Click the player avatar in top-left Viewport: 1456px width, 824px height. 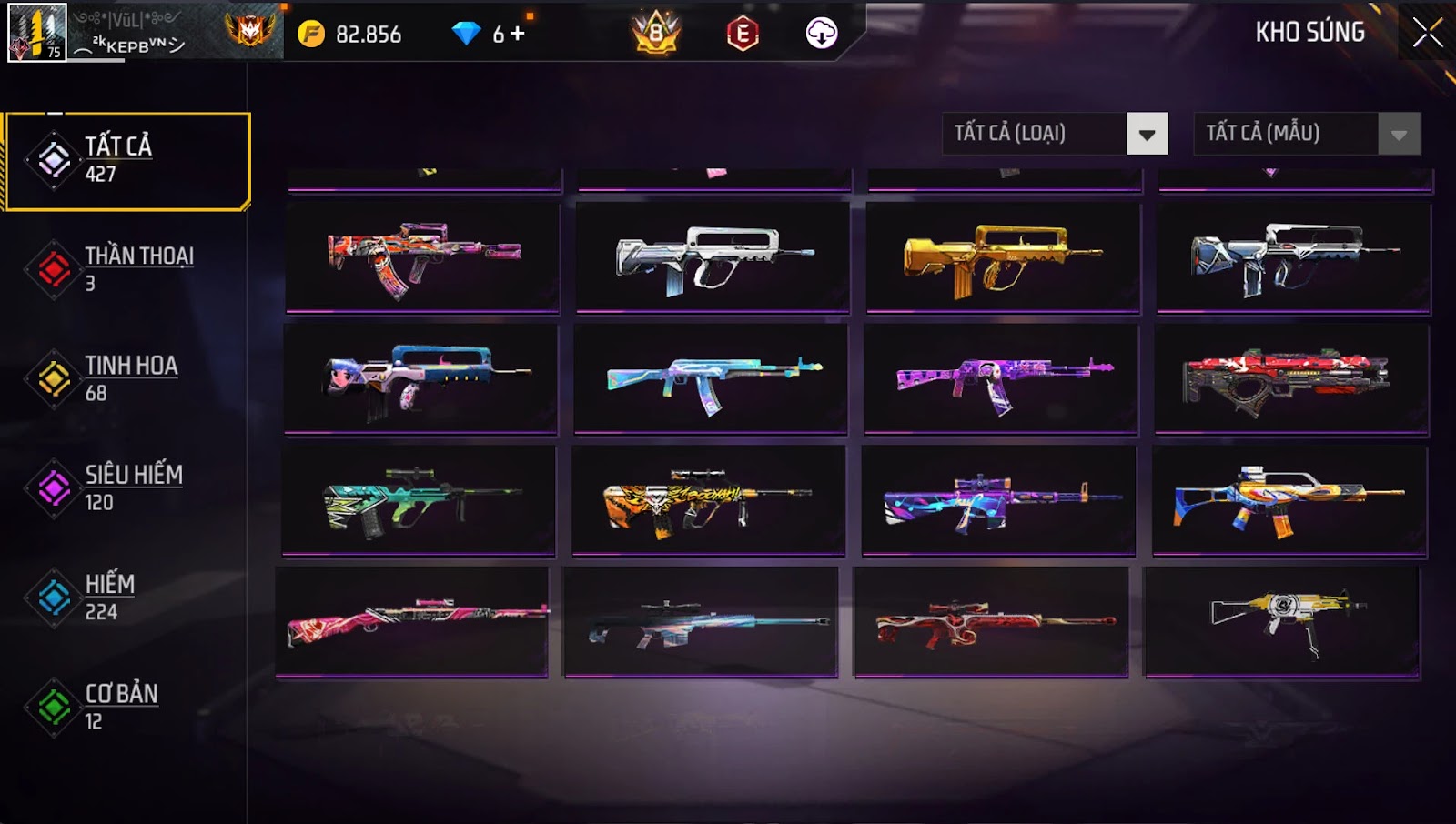[36, 33]
